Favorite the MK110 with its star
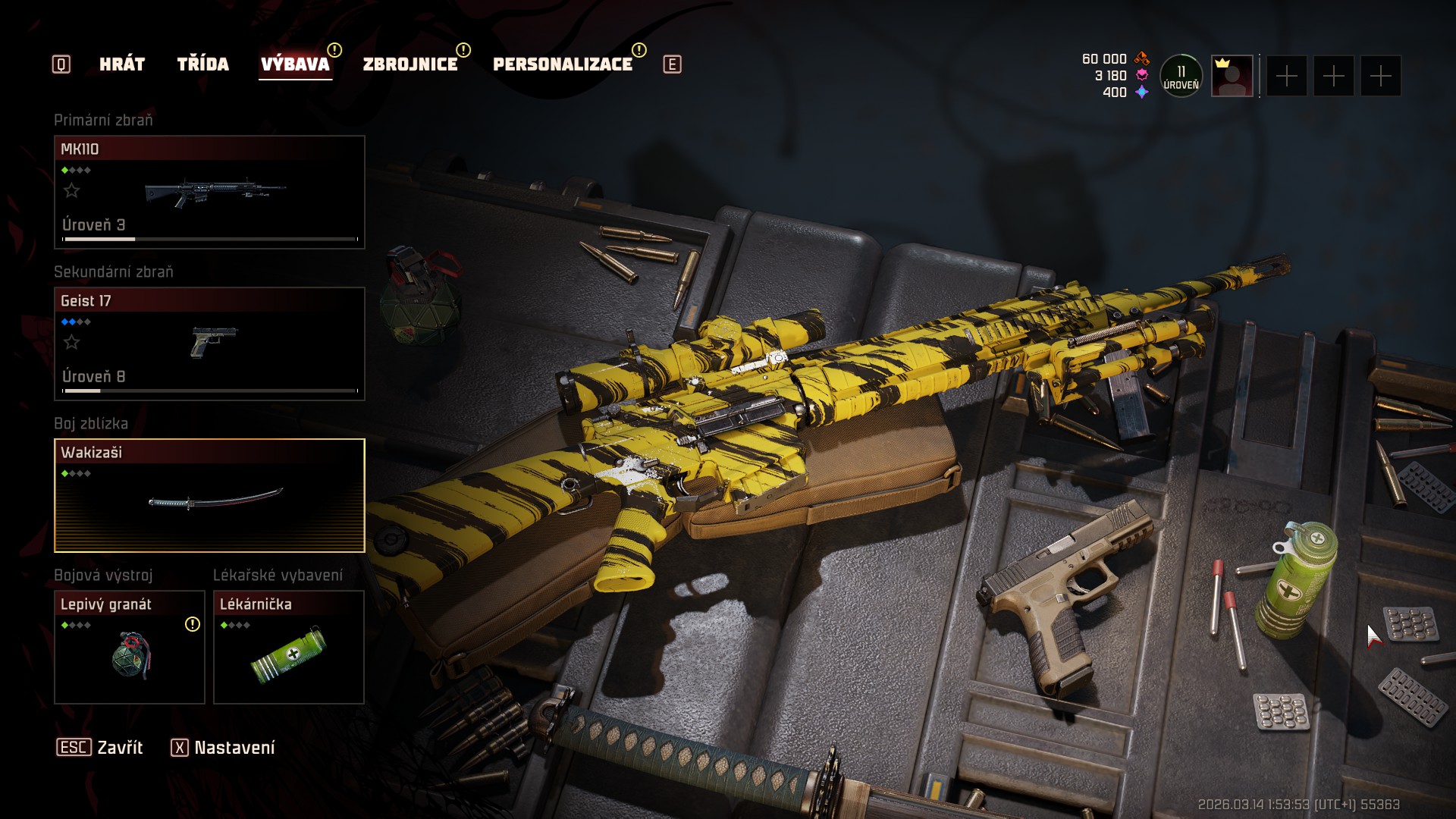The image size is (1456, 819). coord(72,190)
